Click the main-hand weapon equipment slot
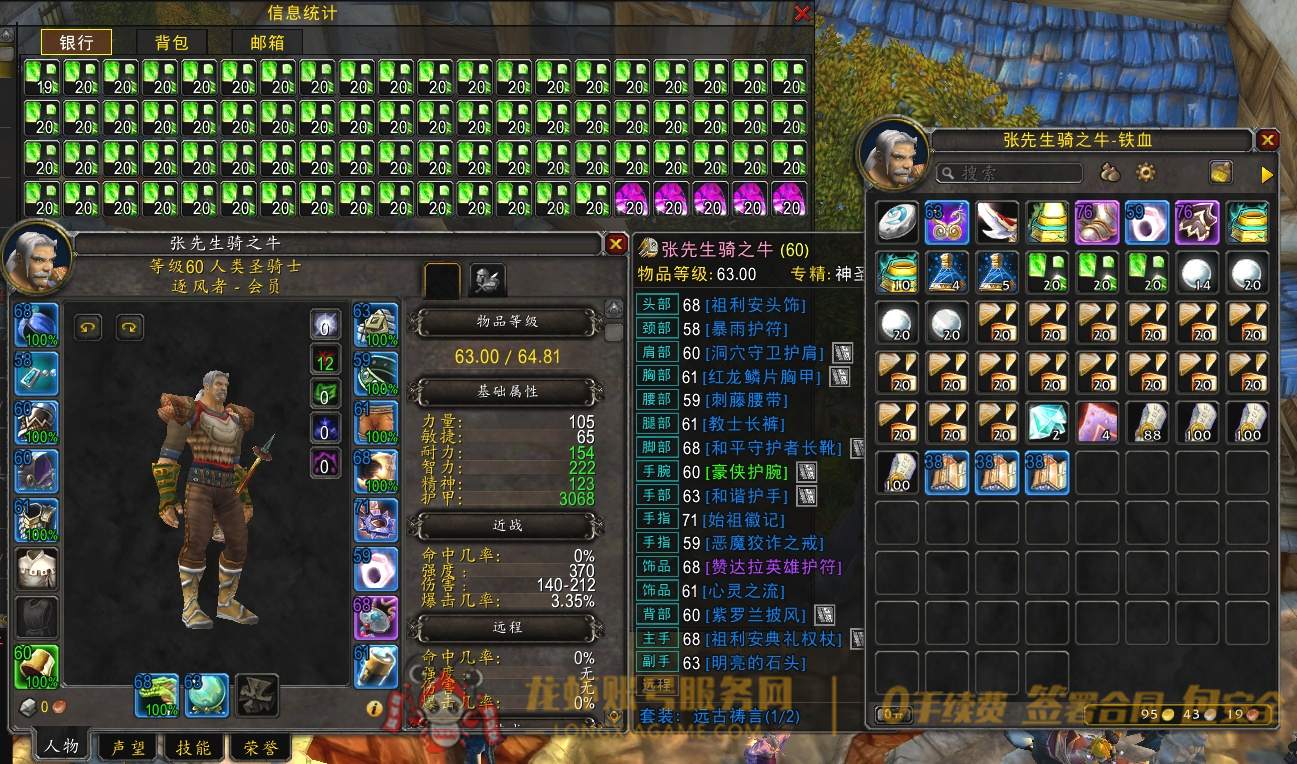 (157, 695)
